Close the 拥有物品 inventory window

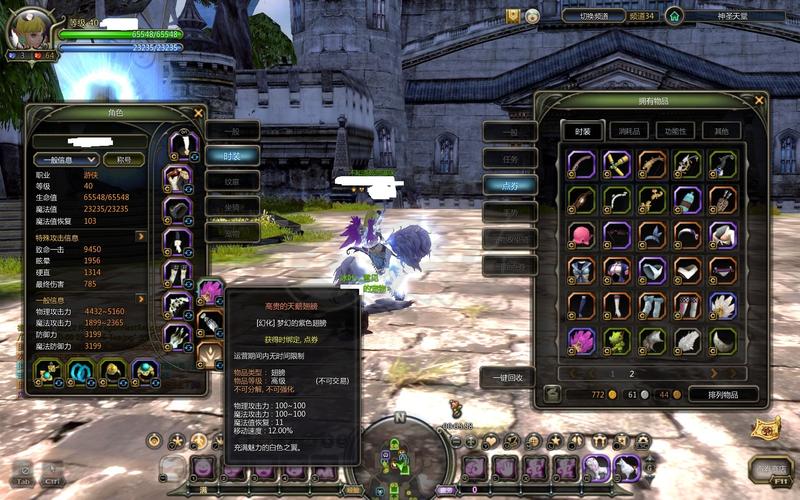(759, 100)
